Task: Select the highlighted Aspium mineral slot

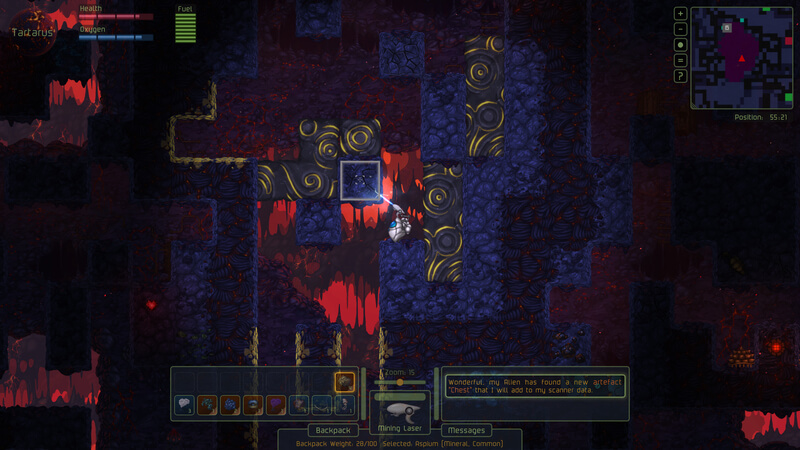Action: click(x=344, y=382)
